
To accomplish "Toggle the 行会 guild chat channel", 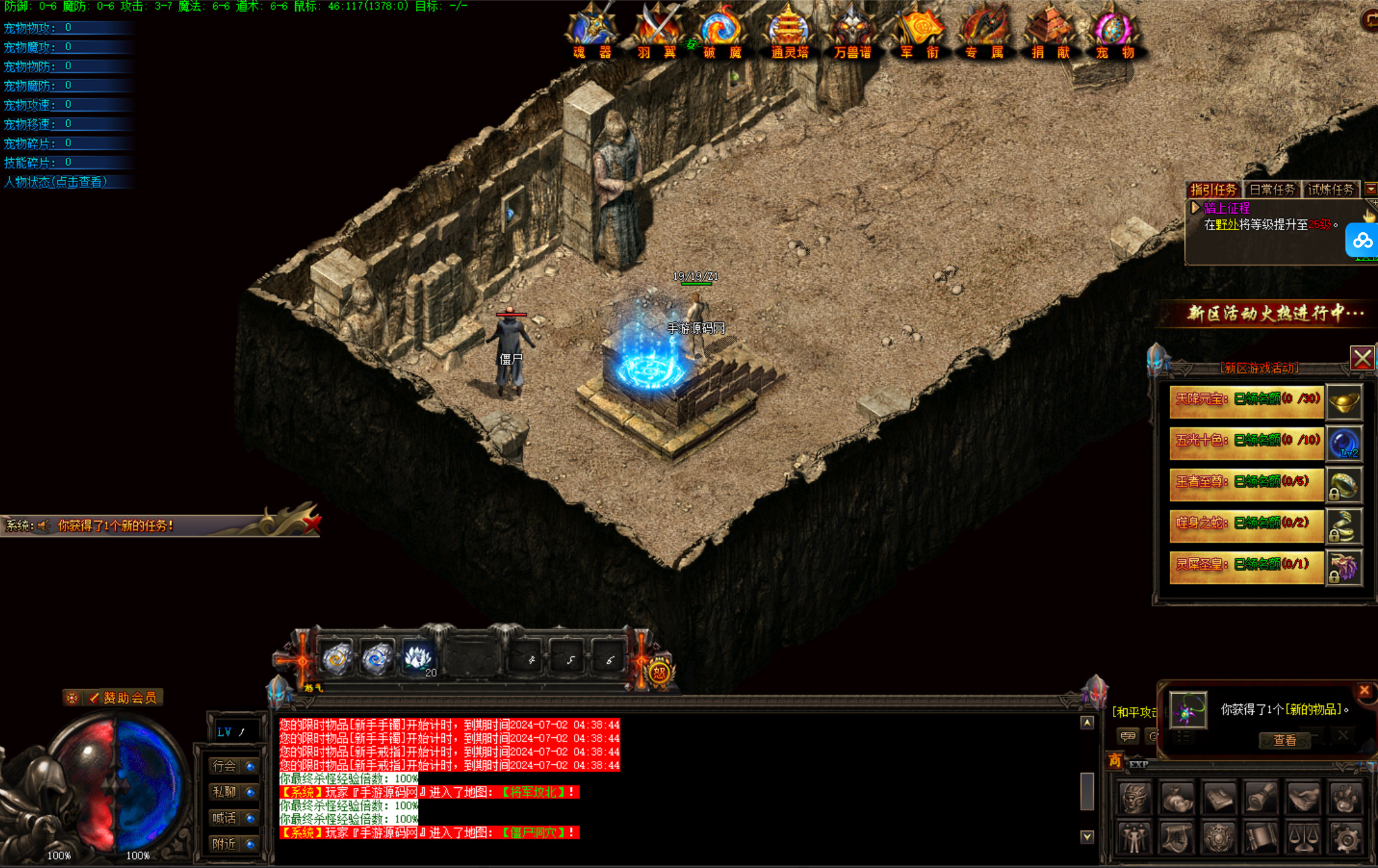I will coord(233,766).
